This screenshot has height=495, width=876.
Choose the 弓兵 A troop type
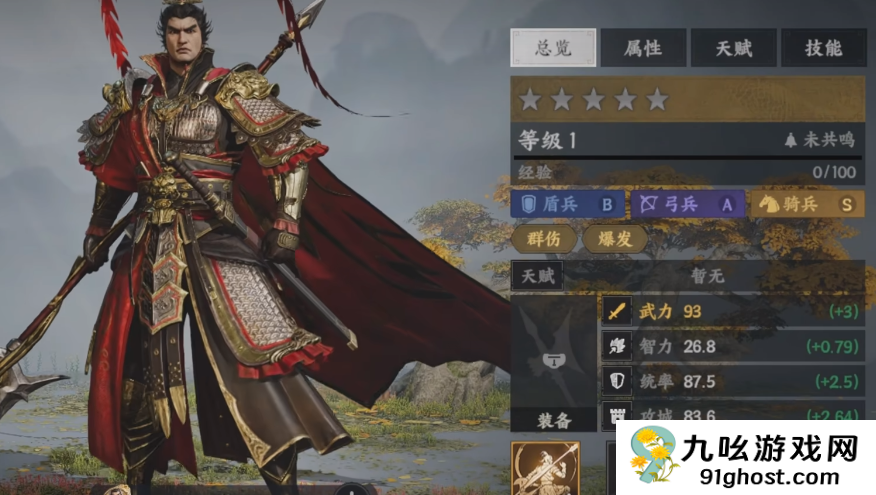coord(687,204)
